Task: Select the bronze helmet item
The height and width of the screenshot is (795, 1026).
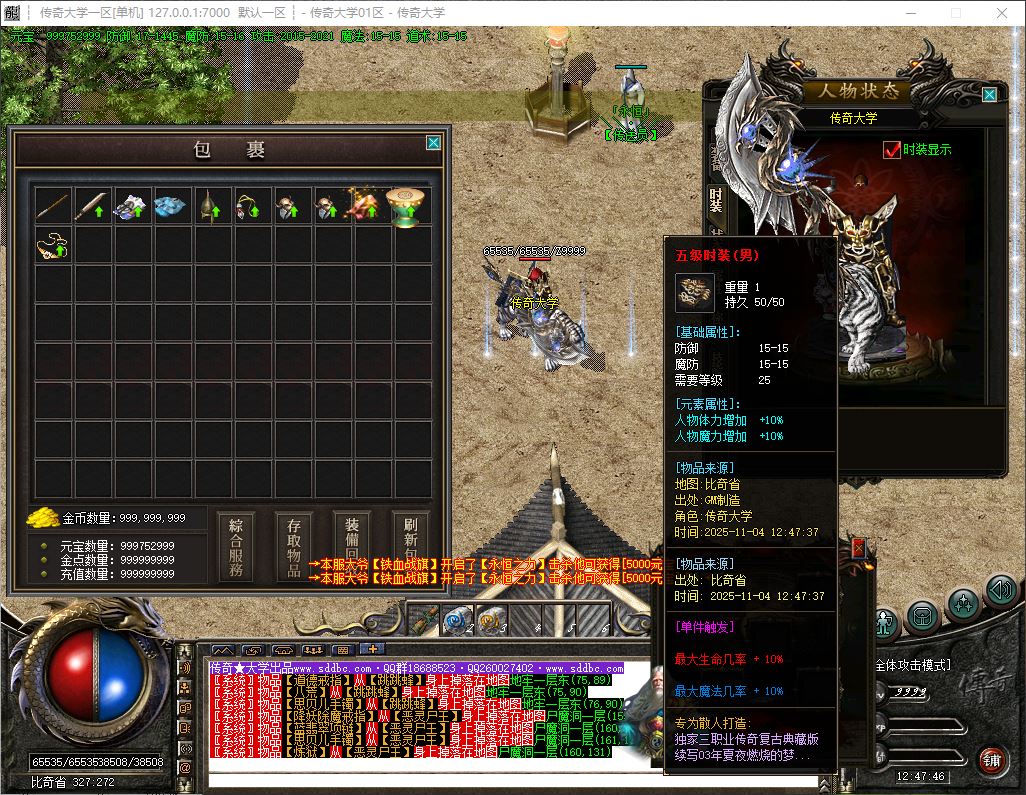Action: tap(211, 206)
